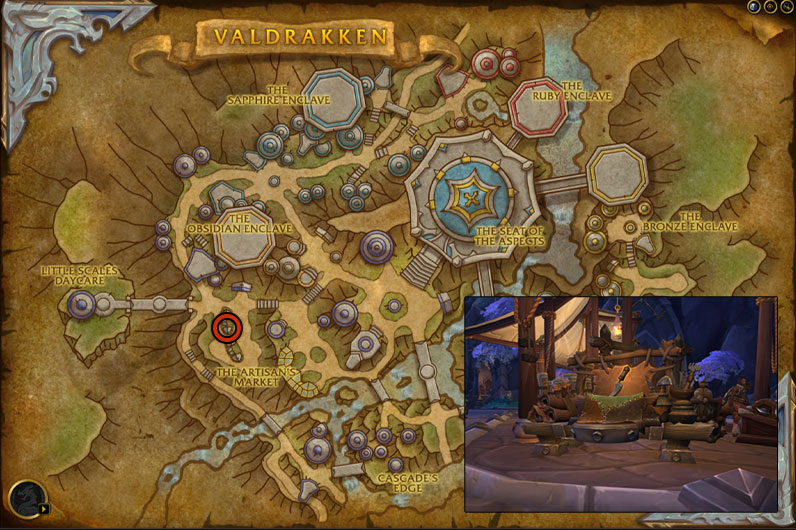Open the dragon emblem button on the map
Screen dimensions: 796x530
pos(25,498)
